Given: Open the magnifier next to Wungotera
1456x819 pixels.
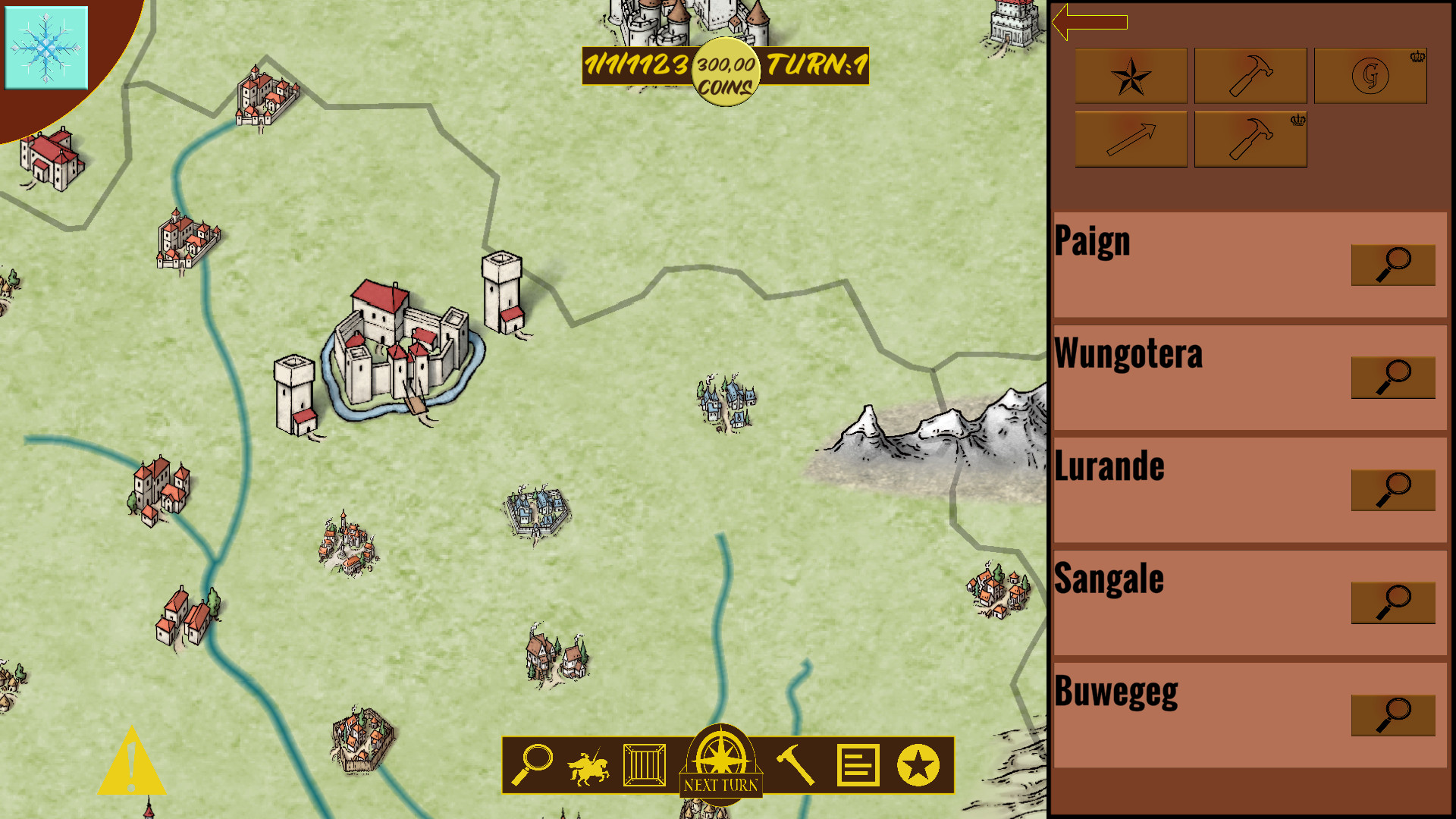Looking at the screenshot, I should [x=1392, y=377].
